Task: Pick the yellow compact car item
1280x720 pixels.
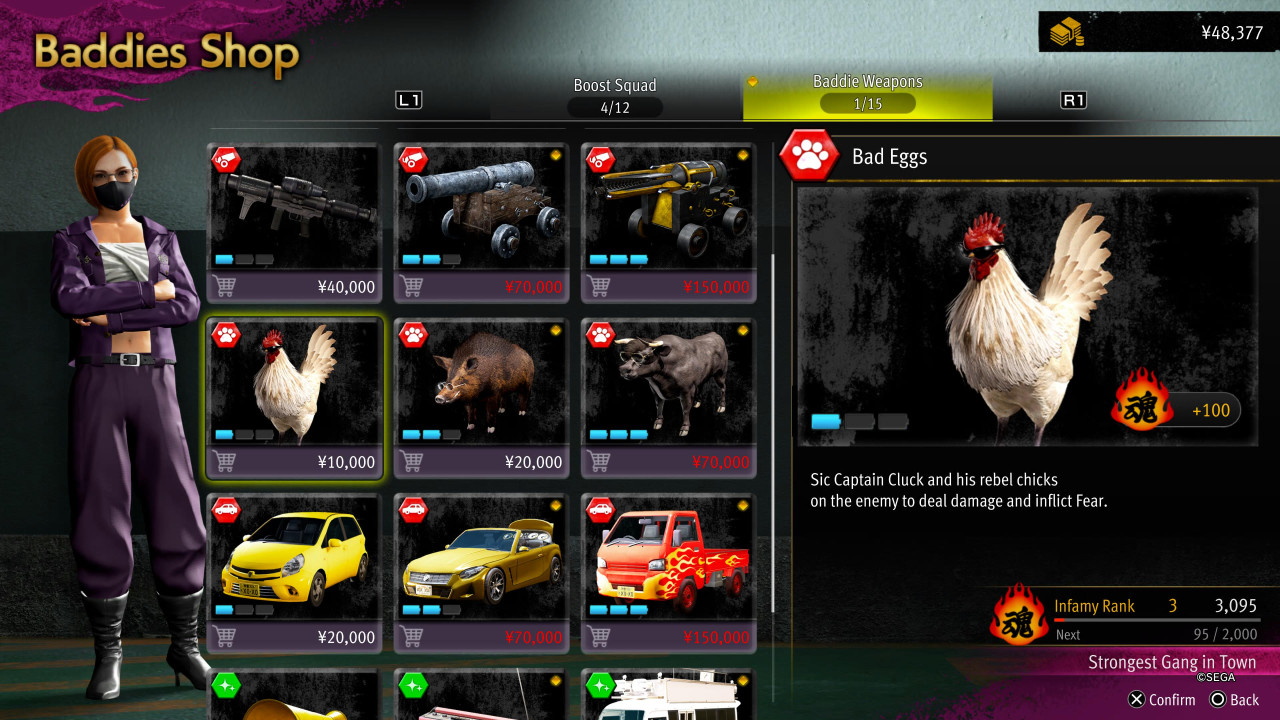Action: click(295, 572)
